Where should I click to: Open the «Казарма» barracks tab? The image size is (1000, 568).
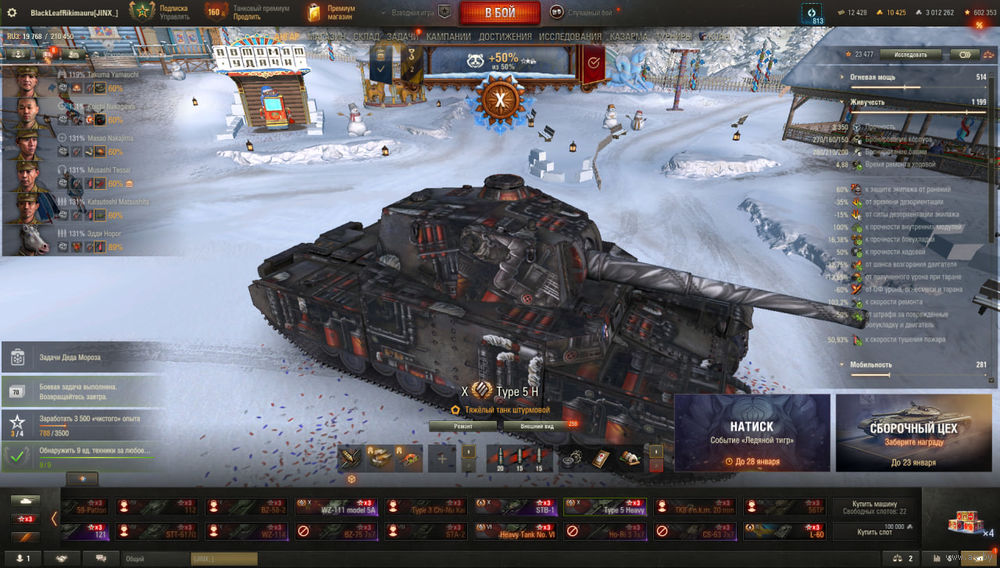pyautogui.click(x=628, y=37)
